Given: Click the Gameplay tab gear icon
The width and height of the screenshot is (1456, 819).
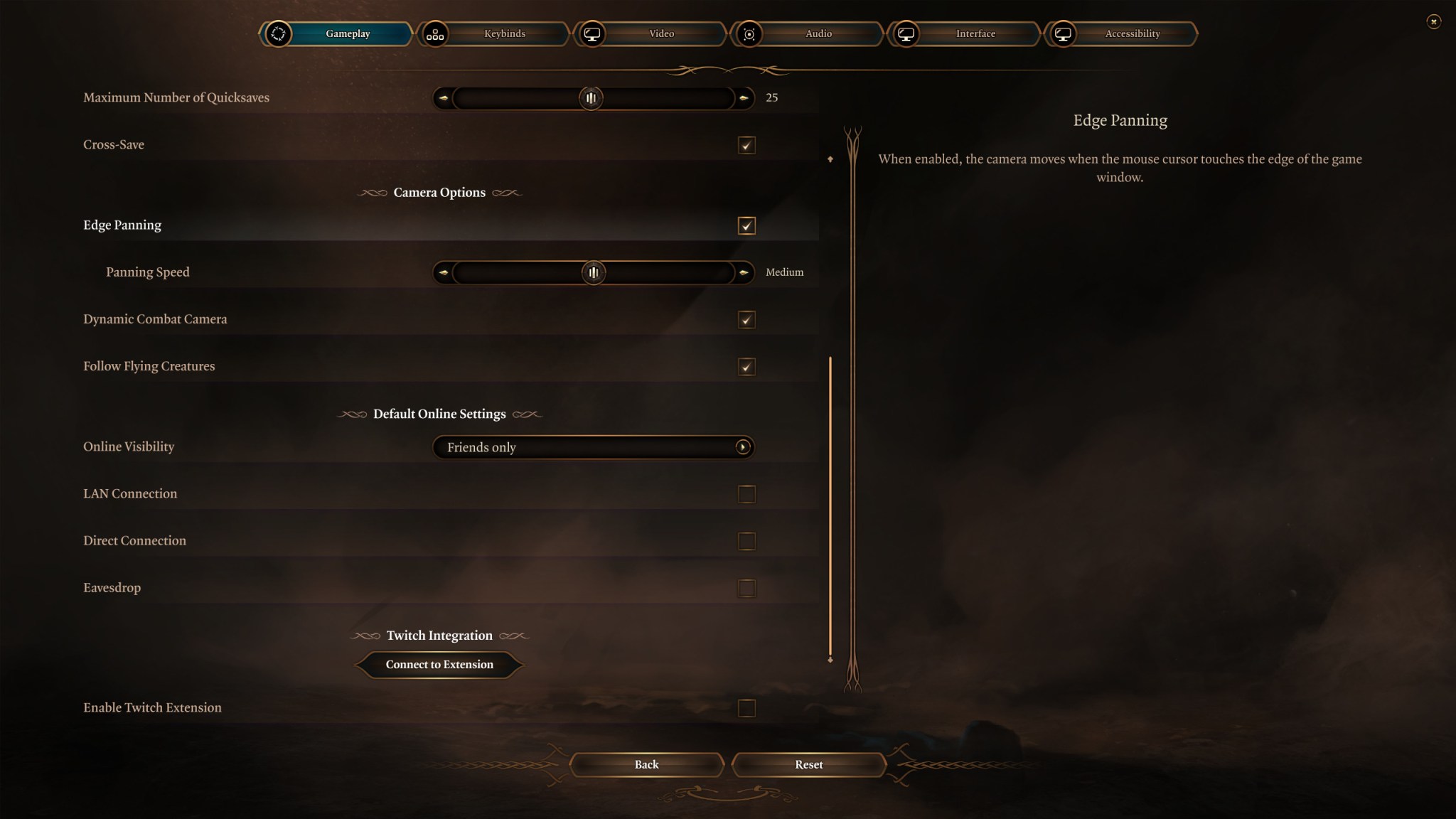Looking at the screenshot, I should click(279, 33).
